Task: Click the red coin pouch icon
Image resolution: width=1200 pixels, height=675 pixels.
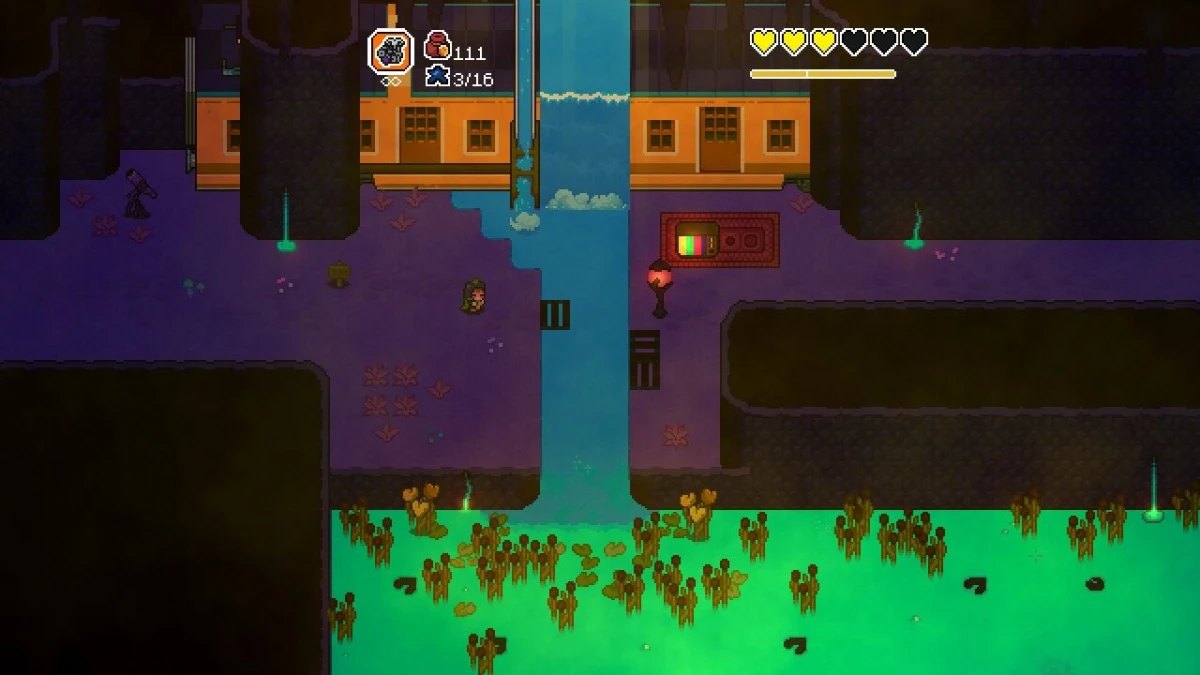Action: tap(437, 45)
